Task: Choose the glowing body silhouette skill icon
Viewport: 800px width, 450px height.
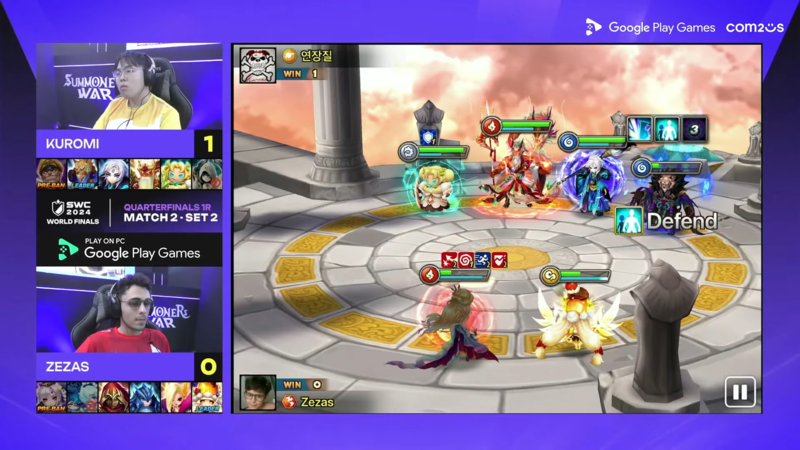Action: click(x=666, y=129)
